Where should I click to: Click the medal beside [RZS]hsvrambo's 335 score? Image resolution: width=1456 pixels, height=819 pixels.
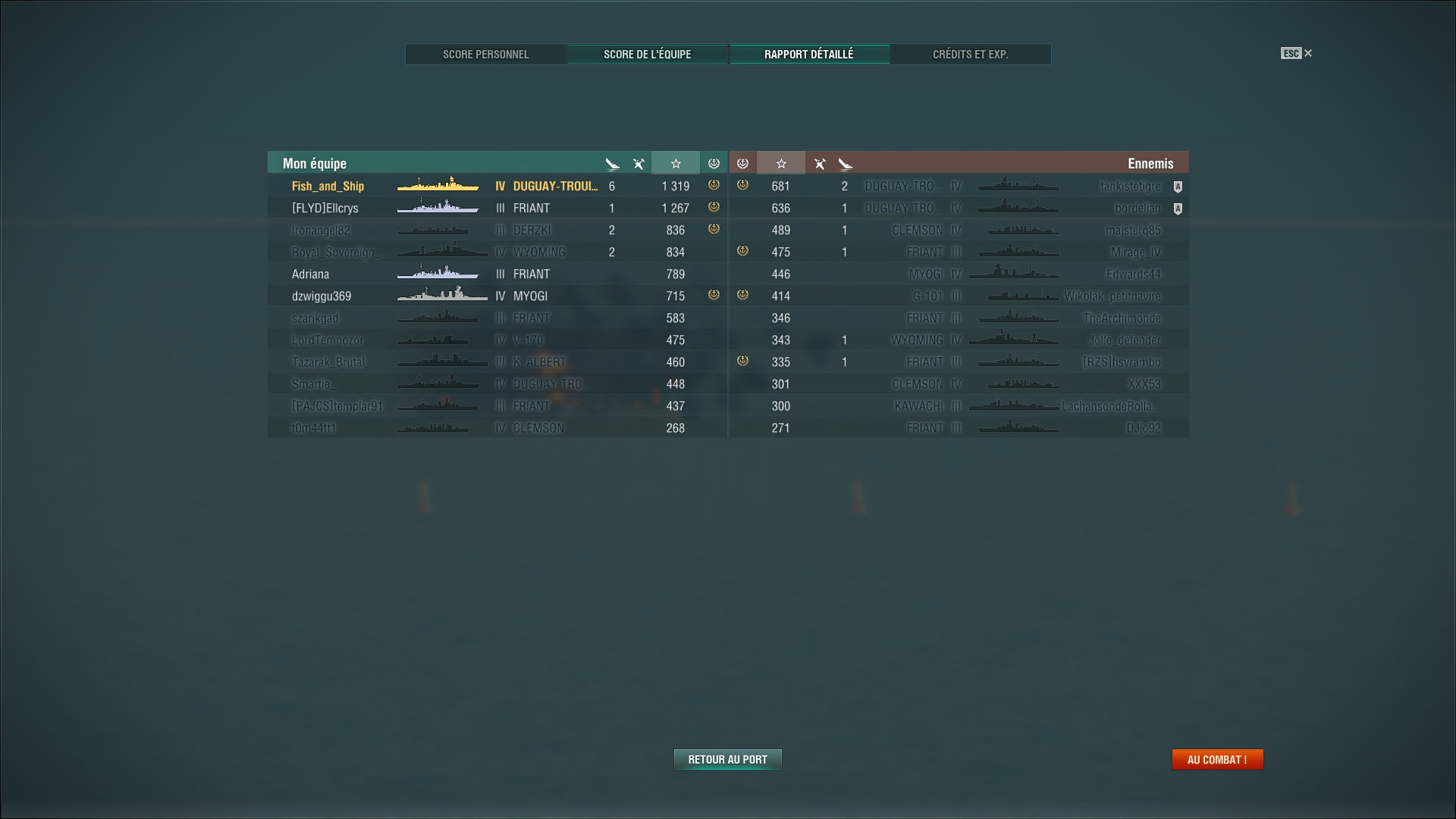742,362
